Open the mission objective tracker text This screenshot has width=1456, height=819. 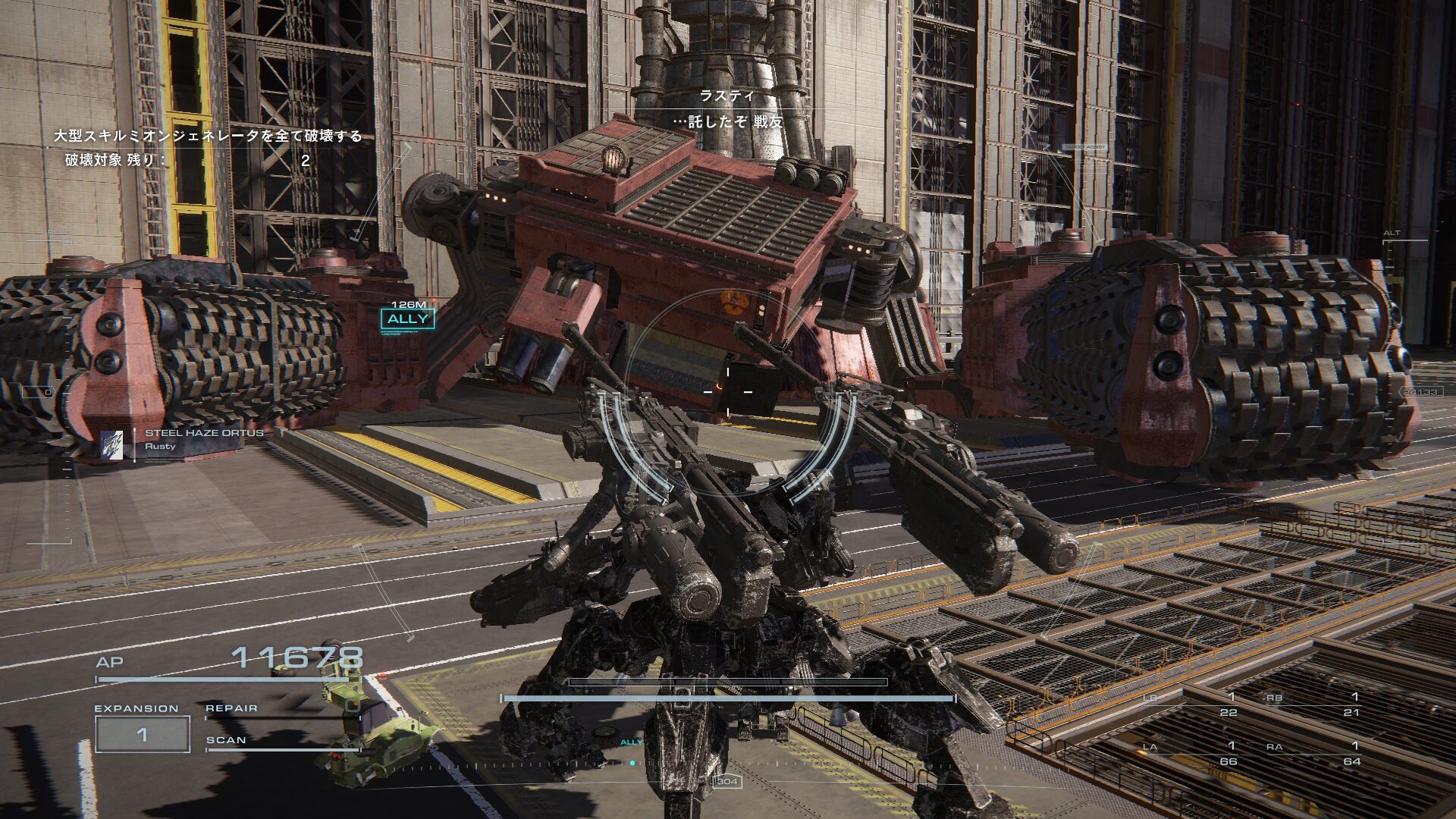208,136
